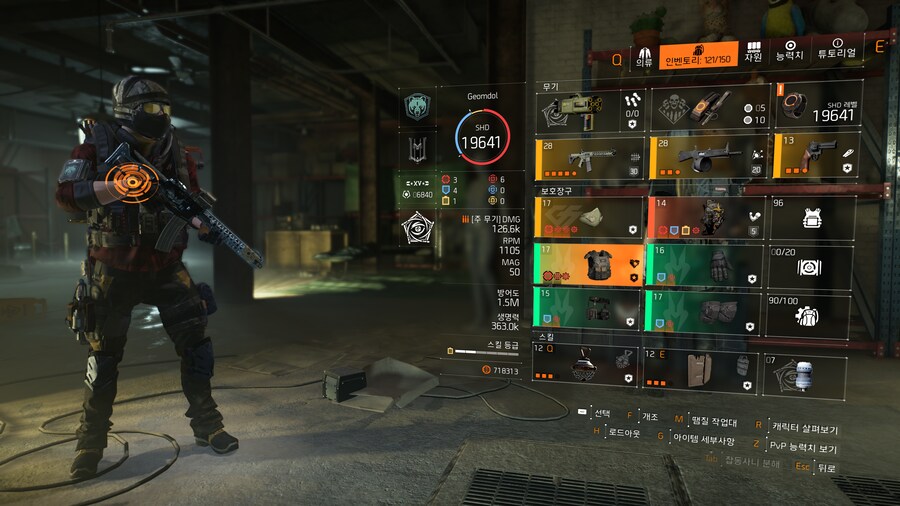Select the gloves gear slot

click(703, 264)
